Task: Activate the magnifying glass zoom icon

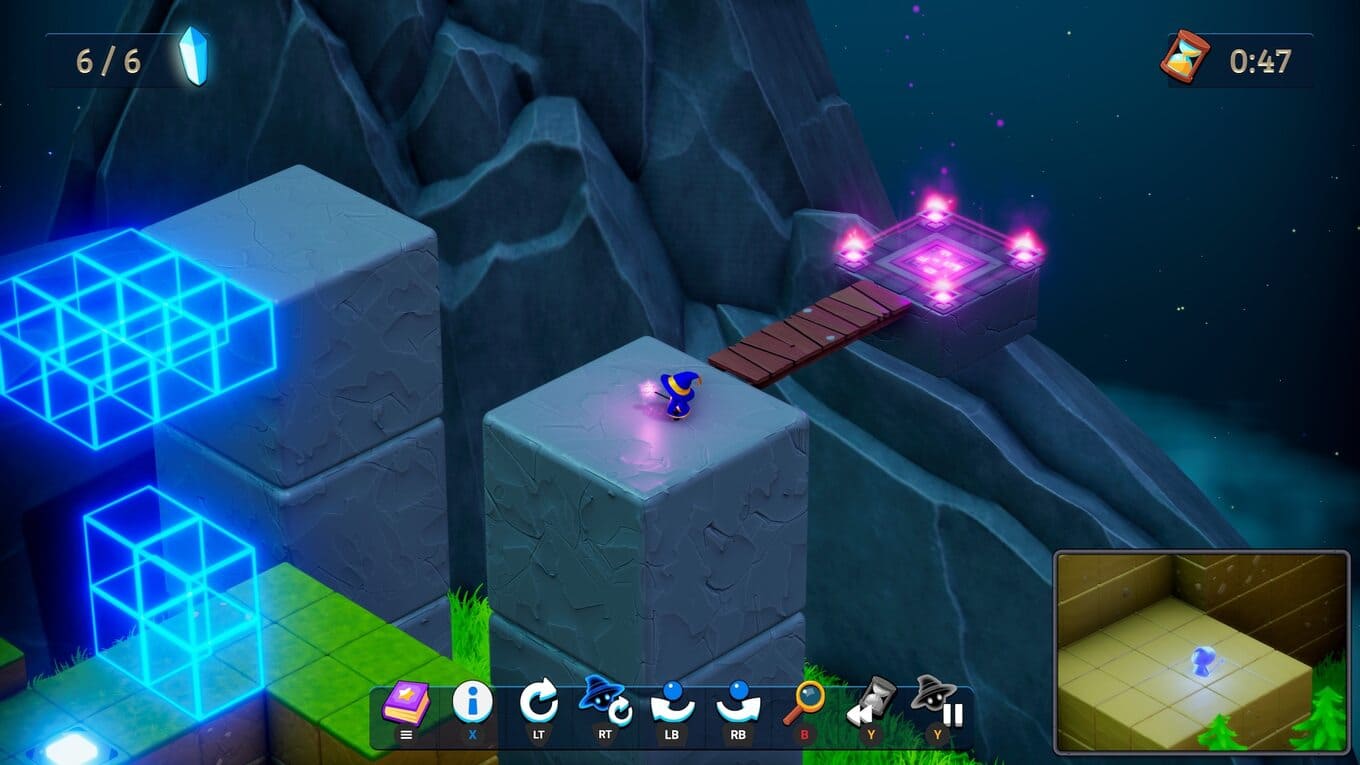Action: tap(804, 703)
